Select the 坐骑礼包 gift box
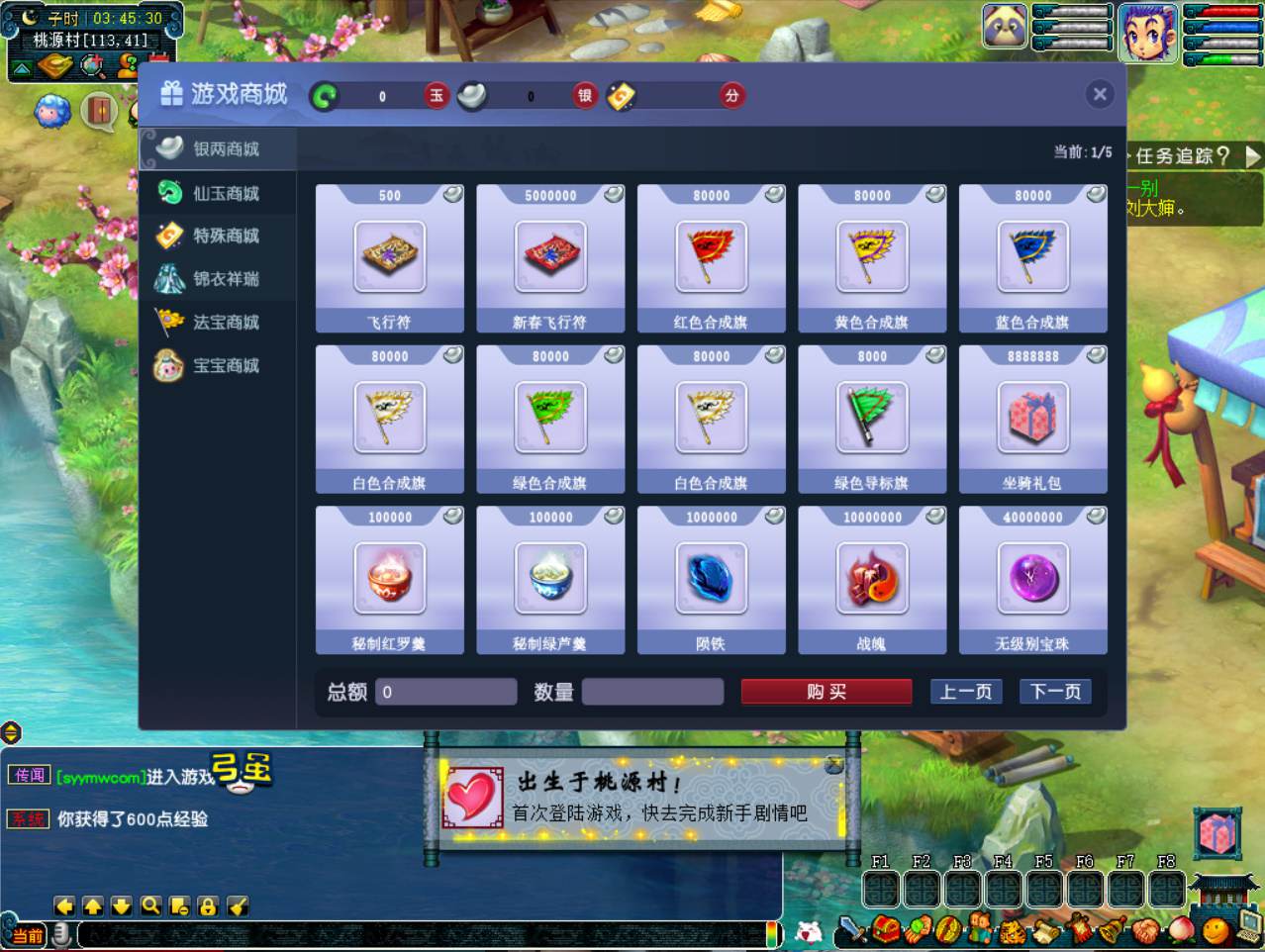The height and width of the screenshot is (952, 1265). [1032, 419]
